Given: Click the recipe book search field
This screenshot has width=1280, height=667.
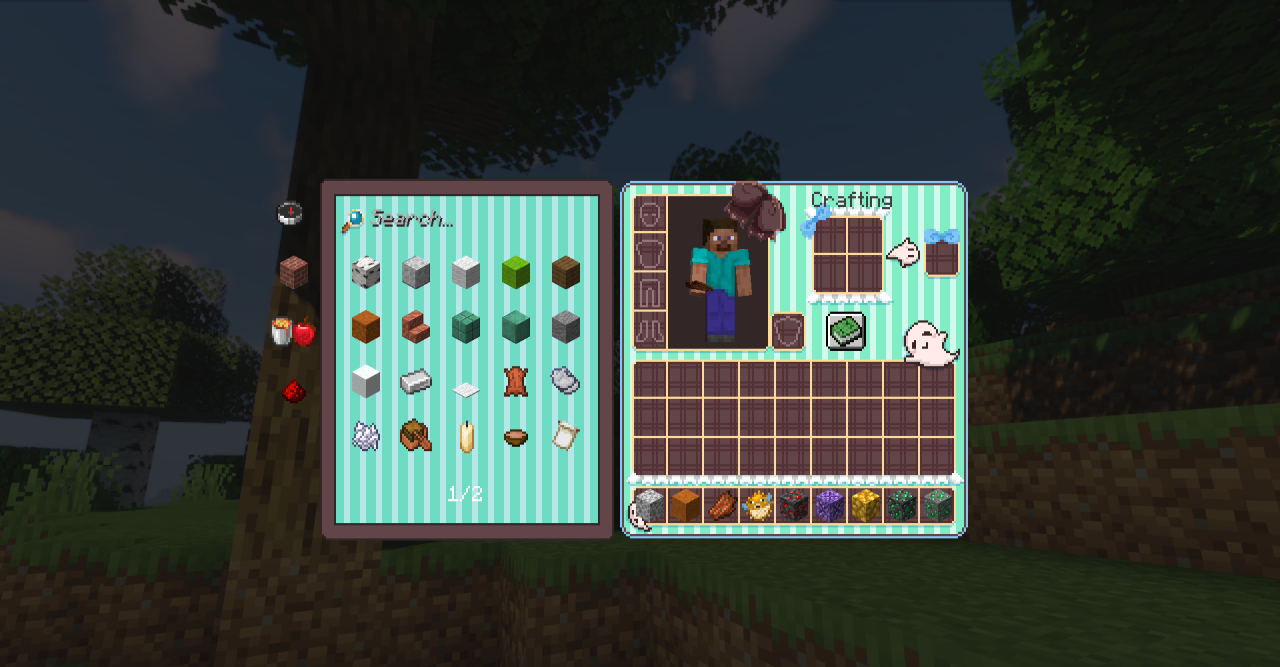Looking at the screenshot, I should coord(470,220).
